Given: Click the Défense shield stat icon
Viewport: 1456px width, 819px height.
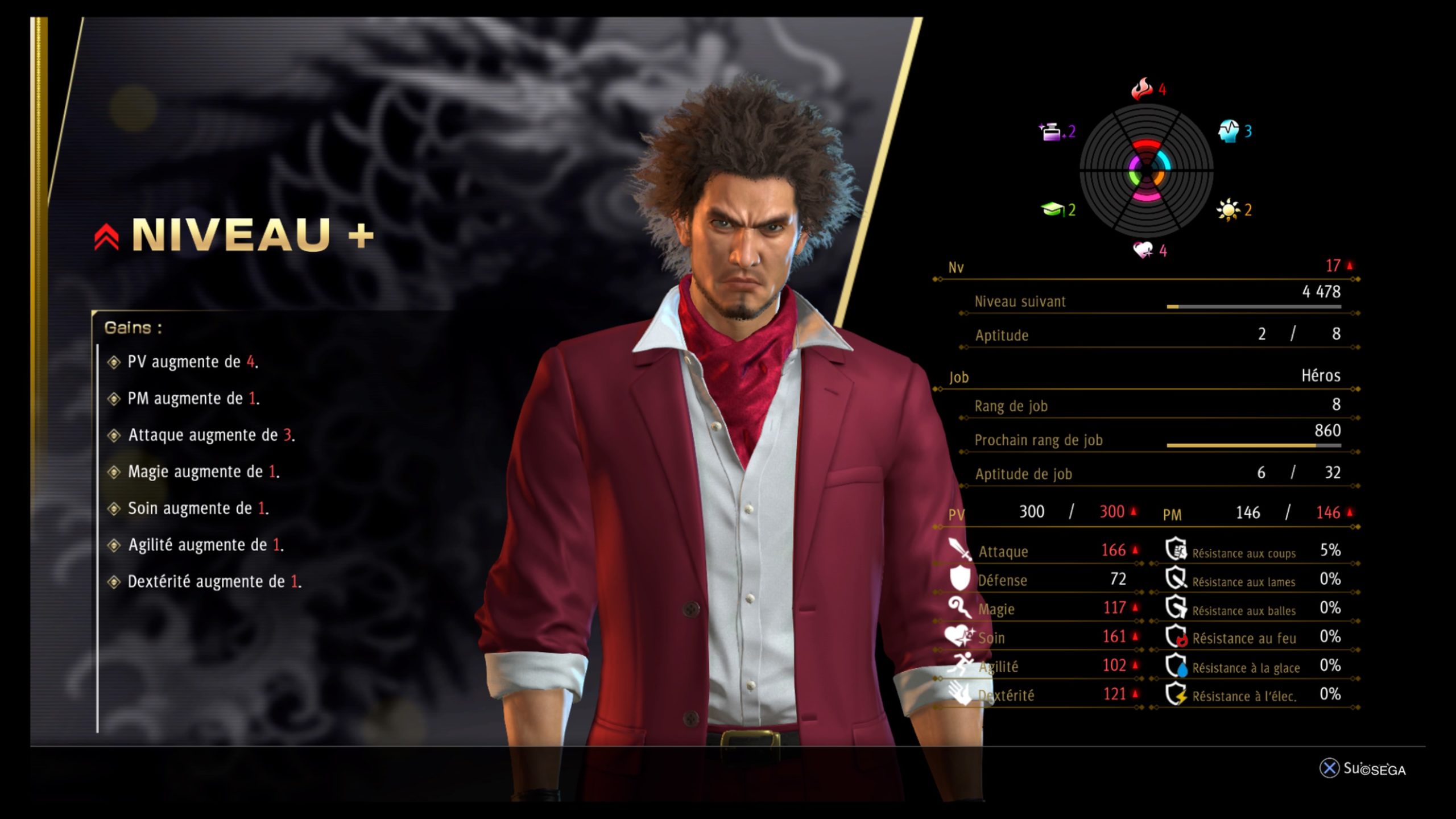Looking at the screenshot, I should [960, 578].
